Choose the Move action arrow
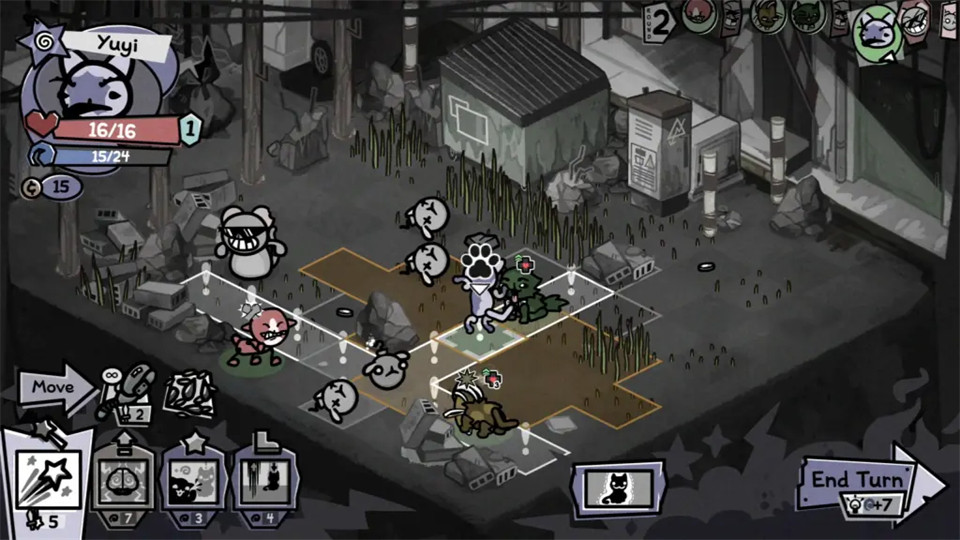 click(x=52, y=387)
